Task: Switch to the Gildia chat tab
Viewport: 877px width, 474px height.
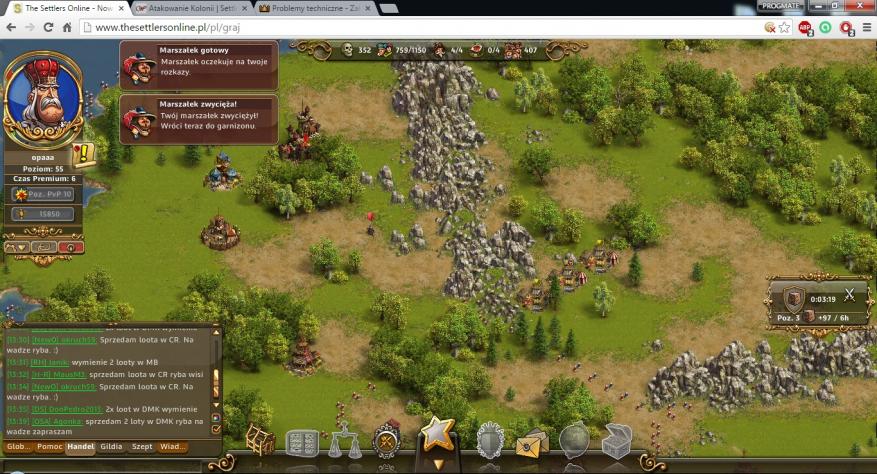Action: pyautogui.click(x=111, y=447)
